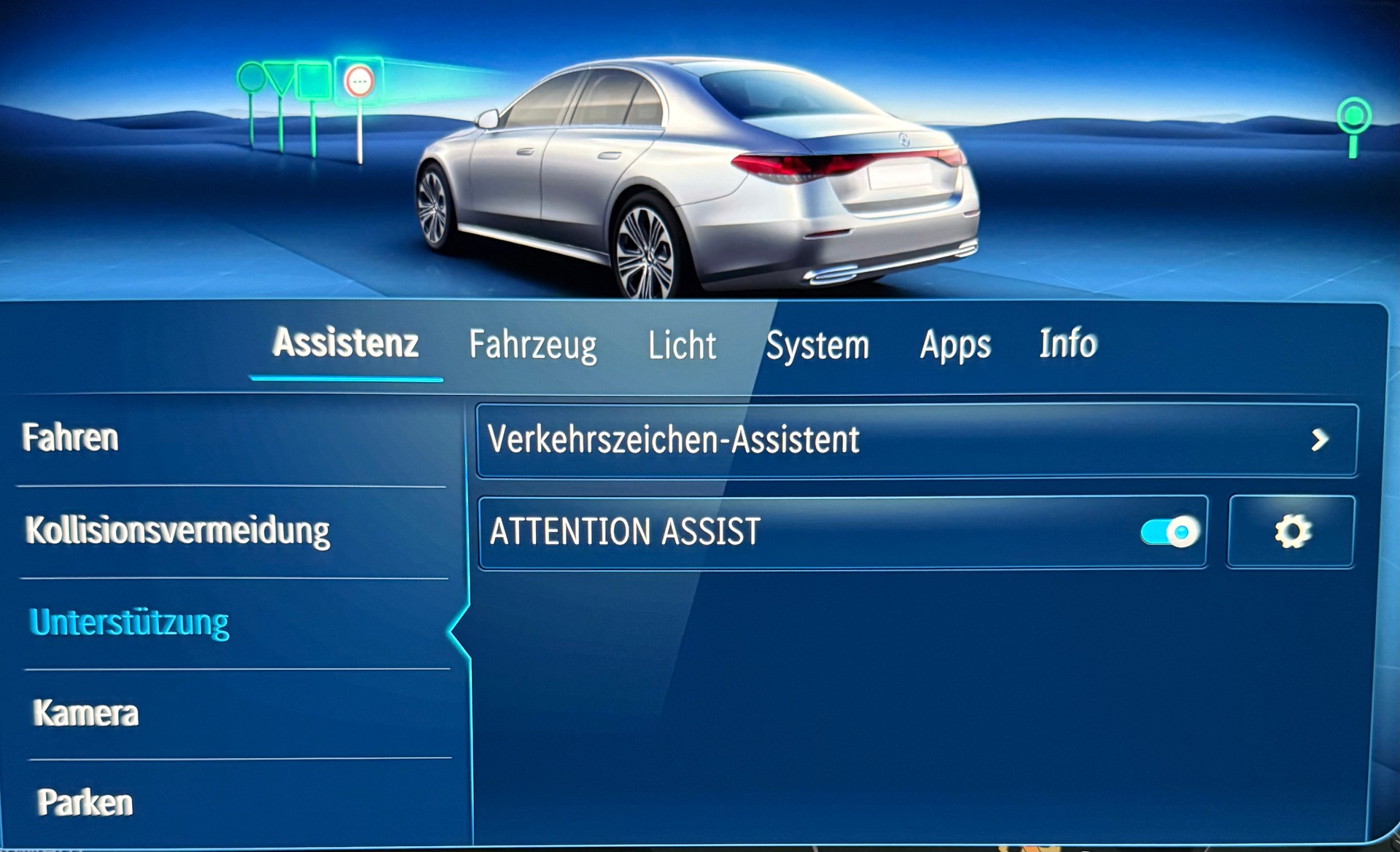Switch to the Fahrzeug tab
The image size is (1400, 852).
click(534, 345)
